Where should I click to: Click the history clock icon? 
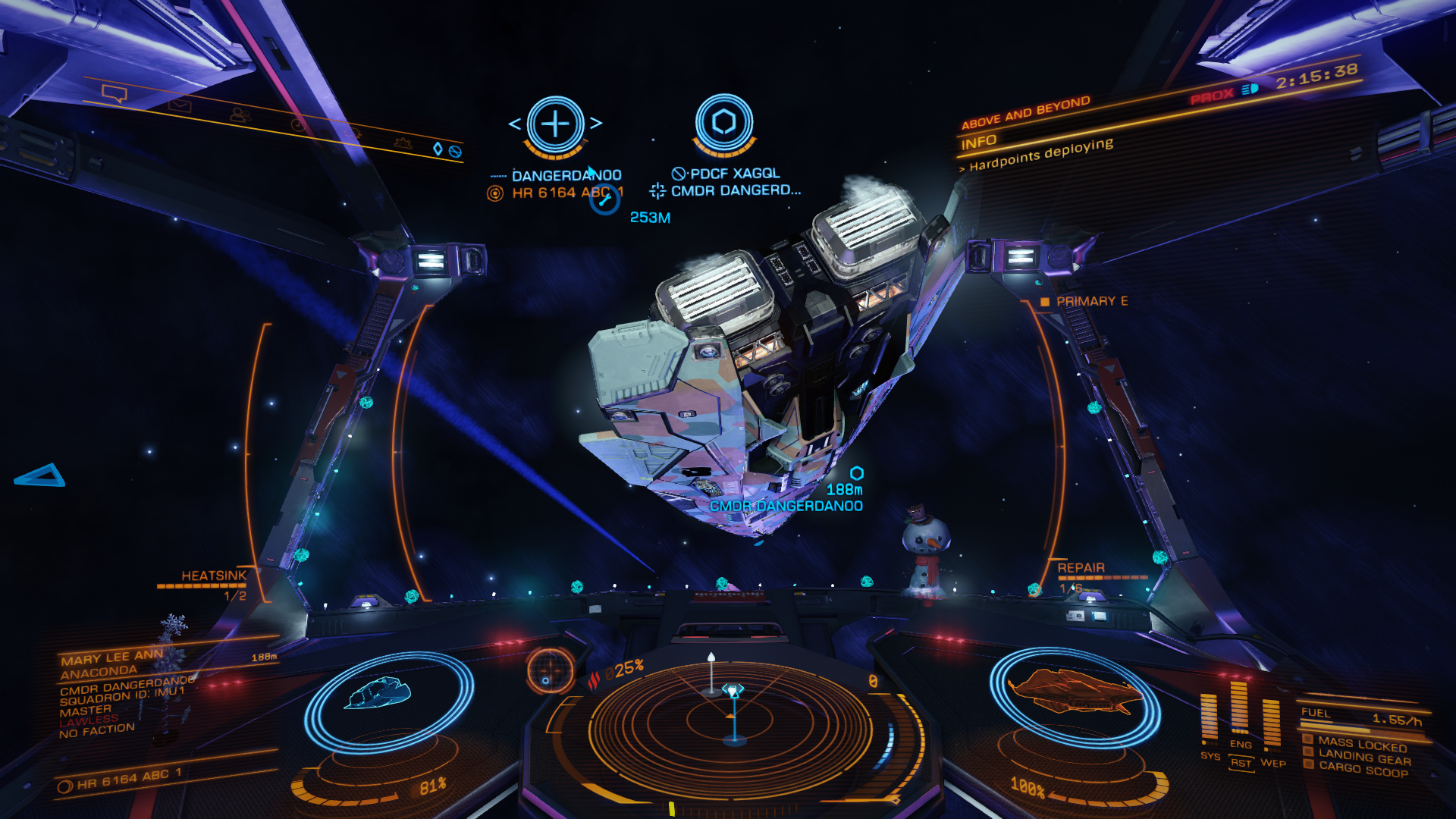coord(297,124)
